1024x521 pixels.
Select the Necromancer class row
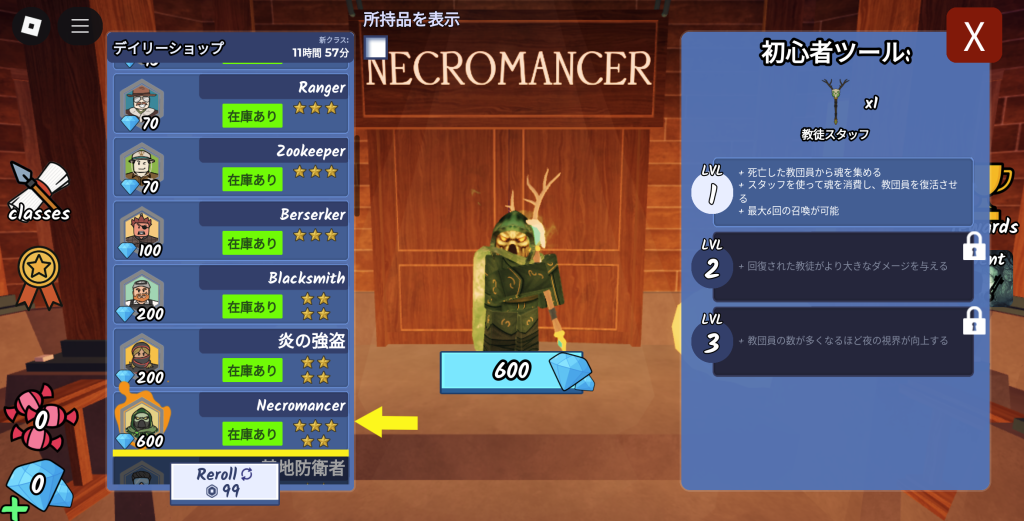(x=231, y=421)
